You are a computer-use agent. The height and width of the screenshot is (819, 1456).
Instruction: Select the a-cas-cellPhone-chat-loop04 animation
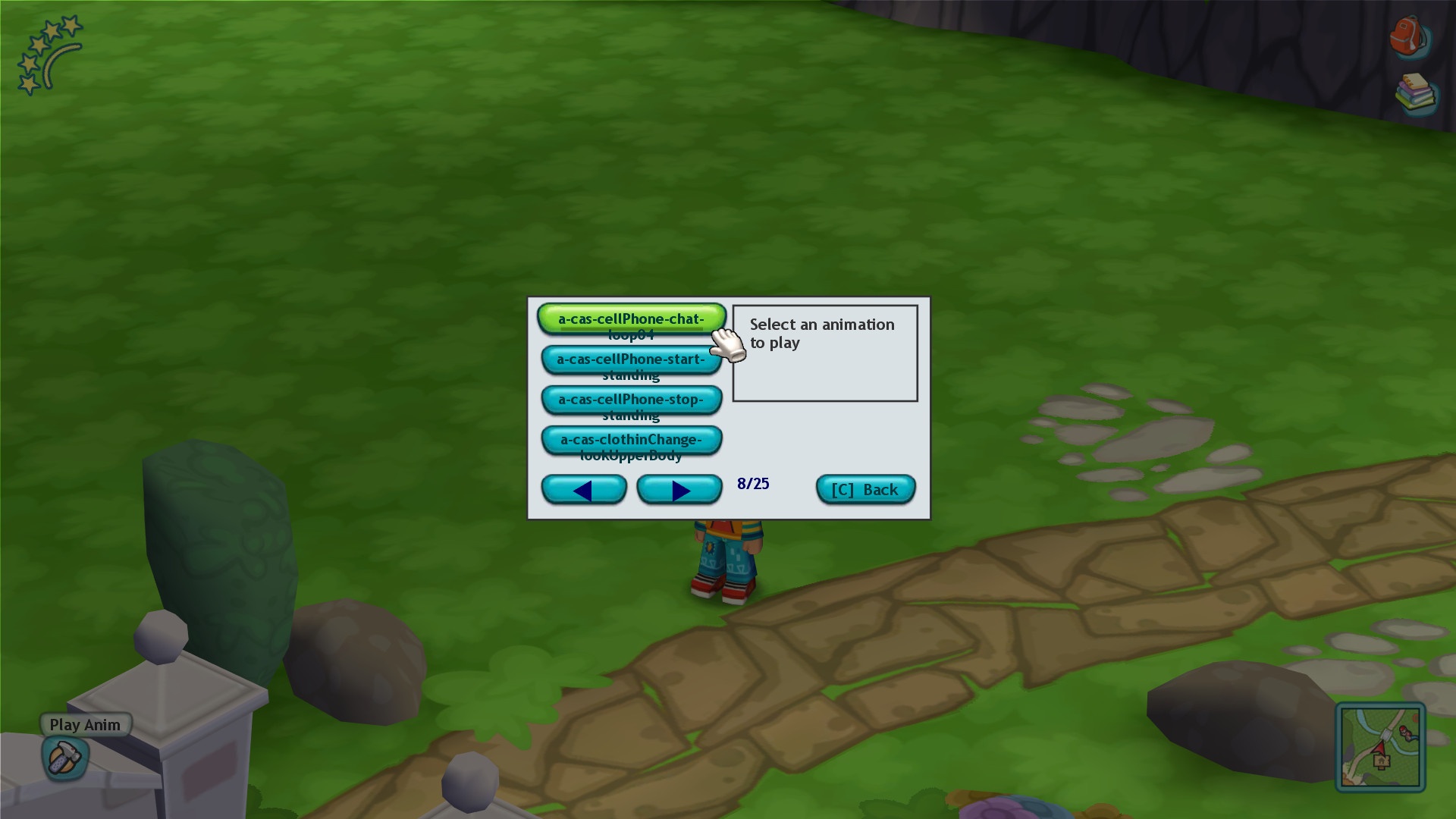[x=630, y=318]
